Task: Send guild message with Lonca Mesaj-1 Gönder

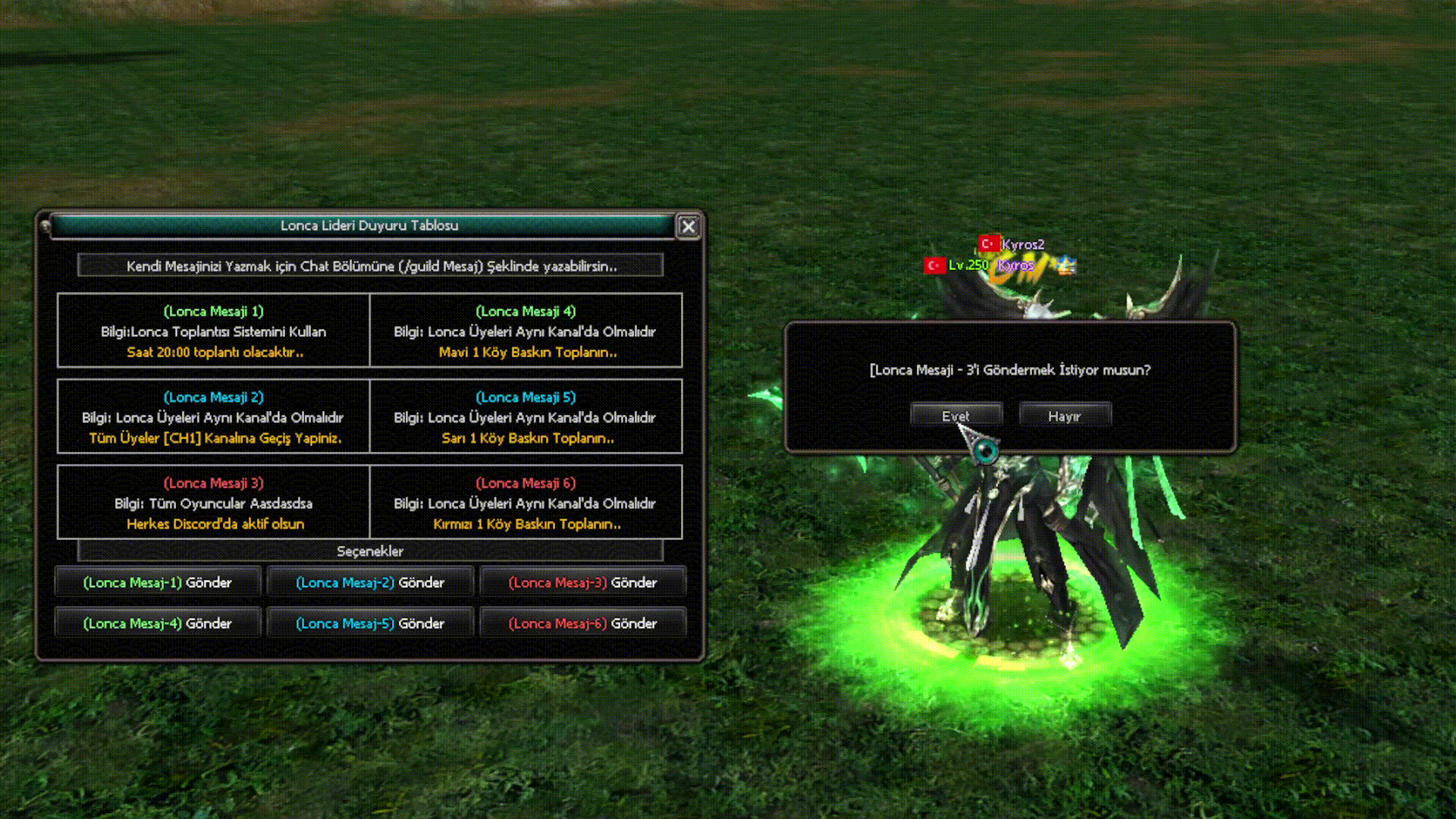Action: (x=158, y=582)
